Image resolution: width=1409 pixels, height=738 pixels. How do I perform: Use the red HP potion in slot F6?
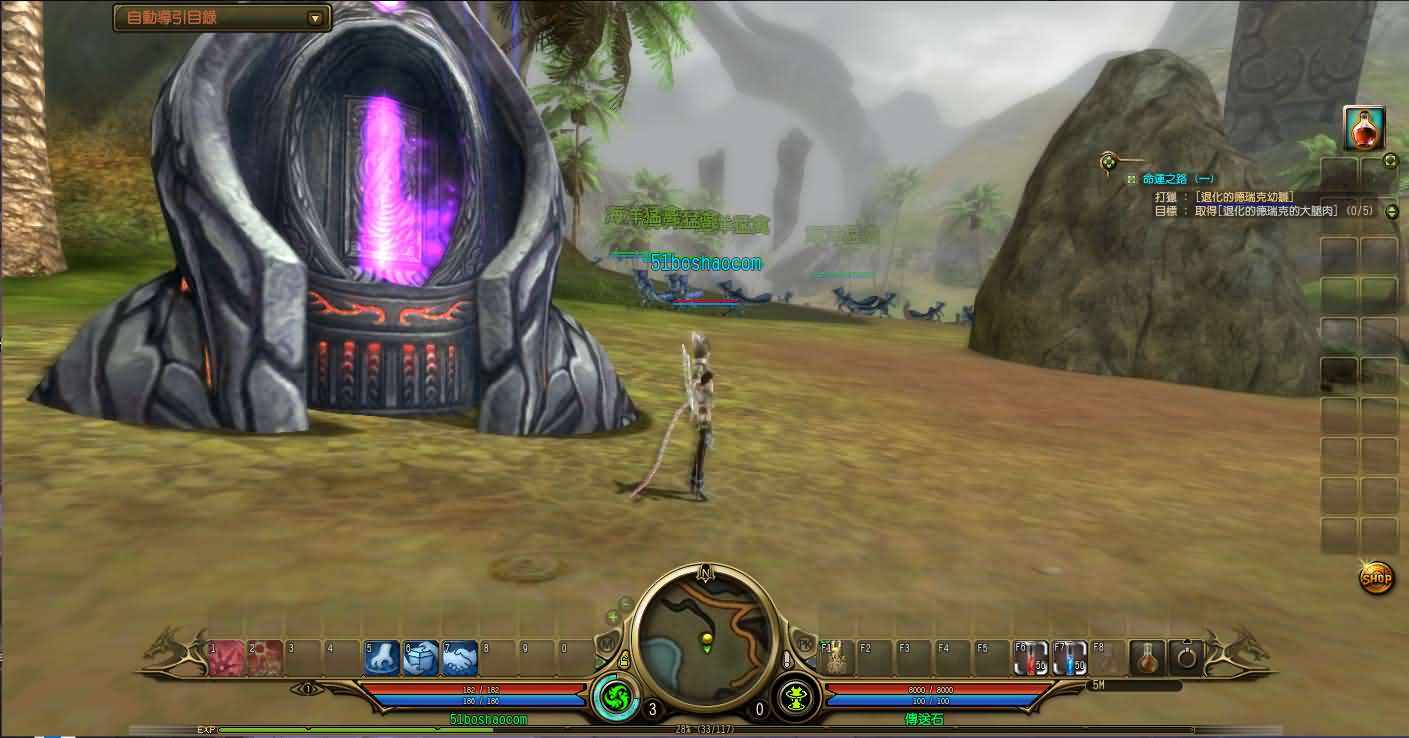[x=1030, y=658]
